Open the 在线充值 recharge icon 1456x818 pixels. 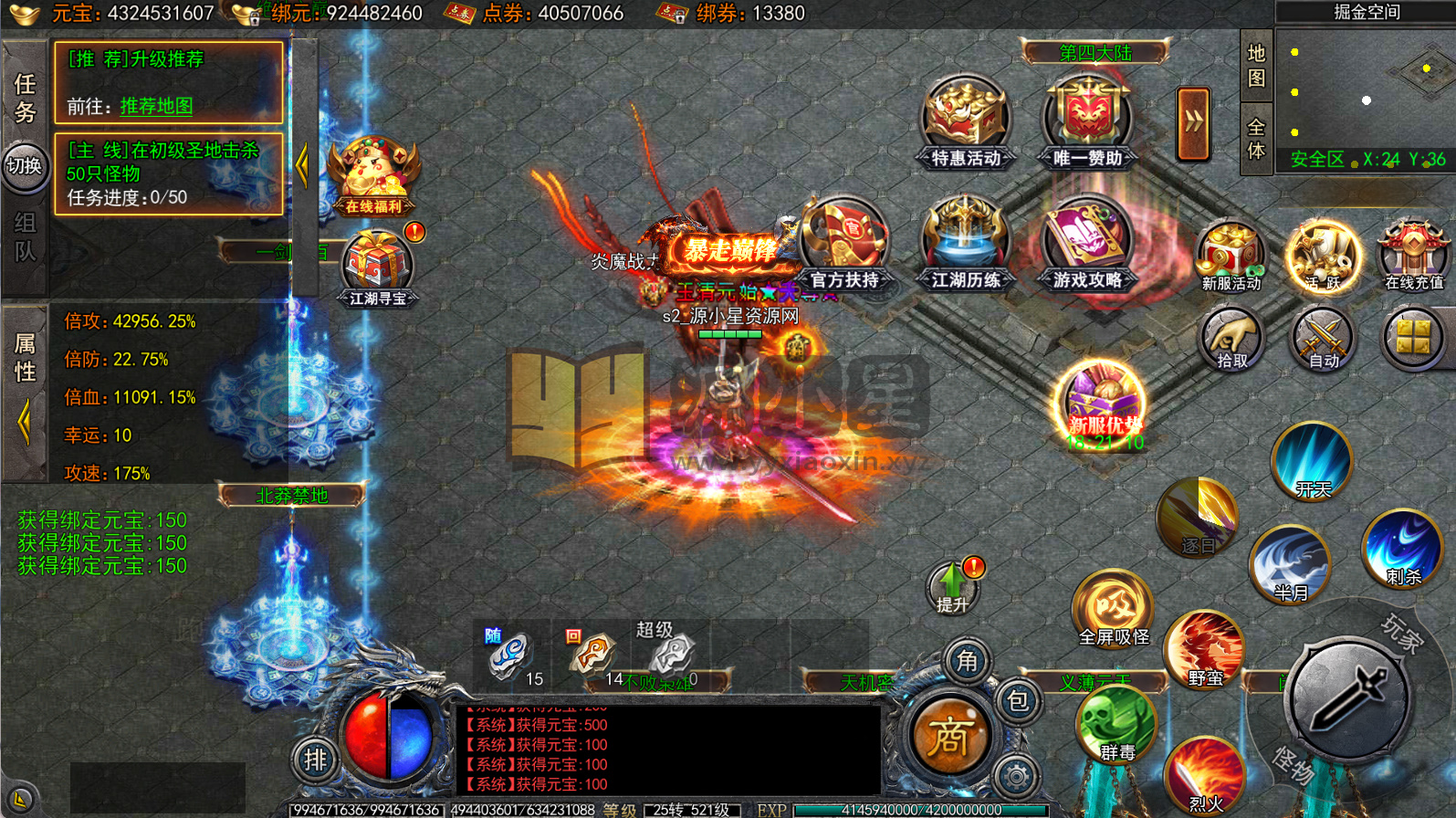[1413, 256]
